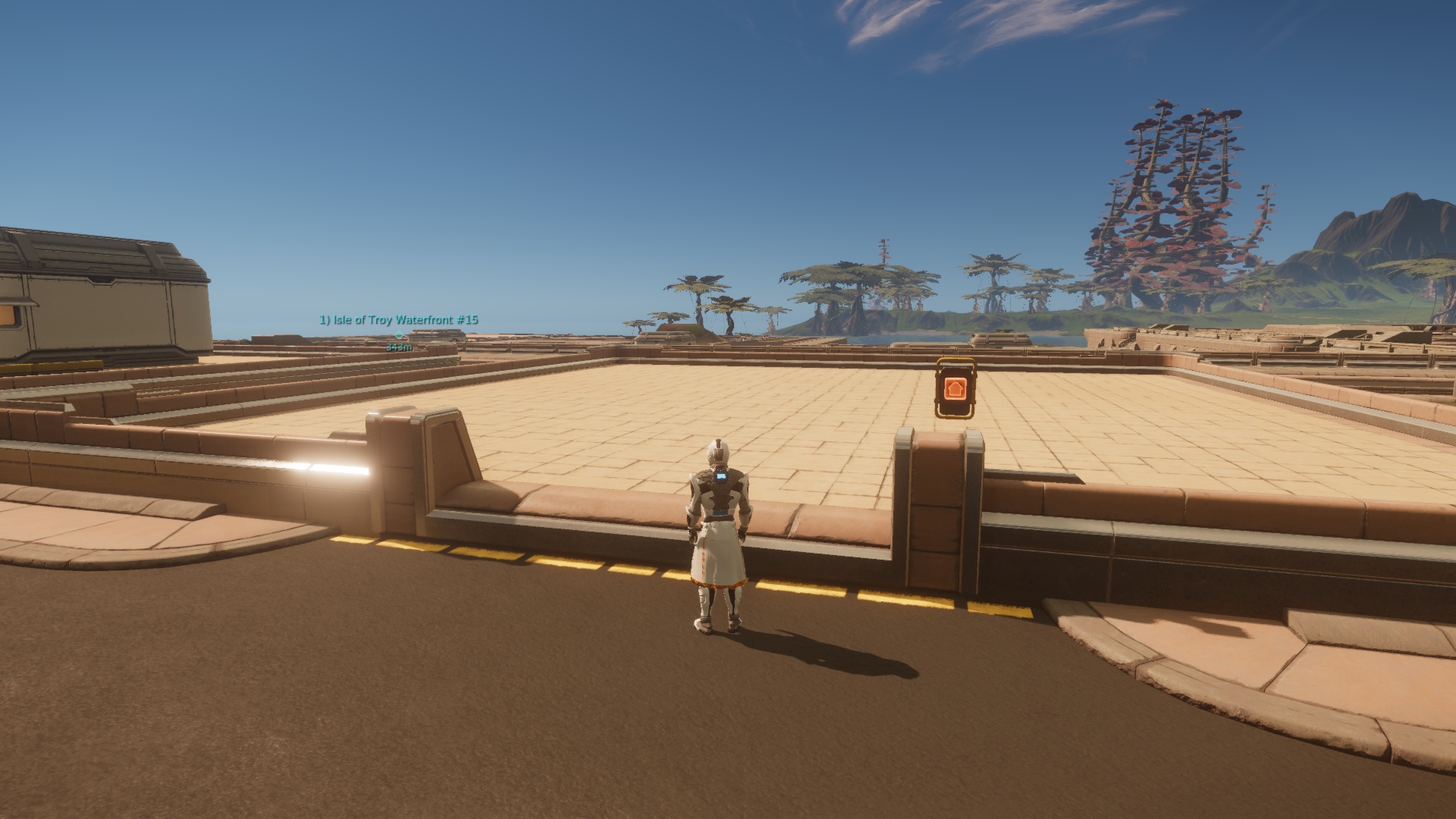
Task: Select the Isle of Troy Waterfront #15 waypoint
Action: tap(399, 334)
